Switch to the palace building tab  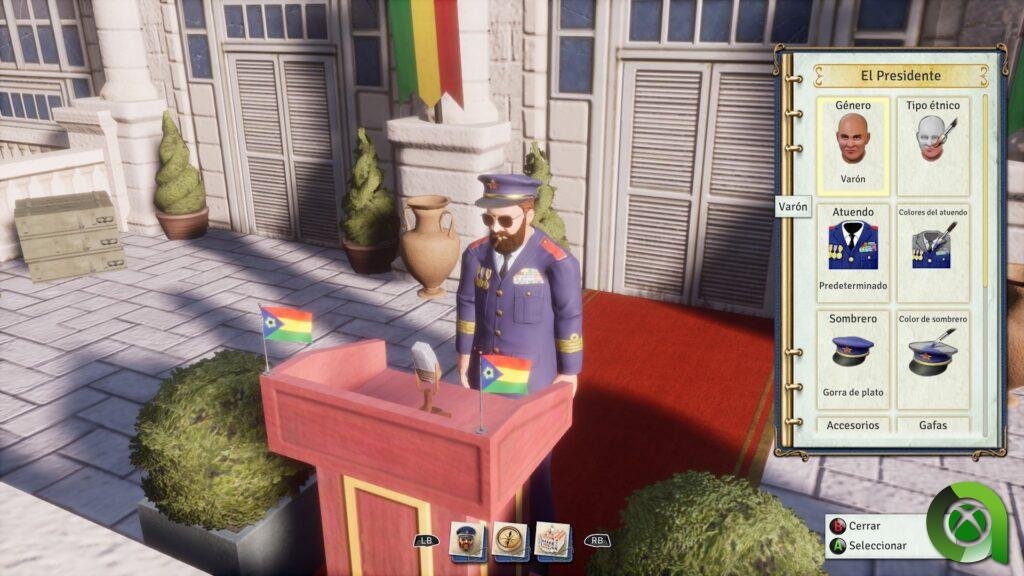click(x=552, y=540)
